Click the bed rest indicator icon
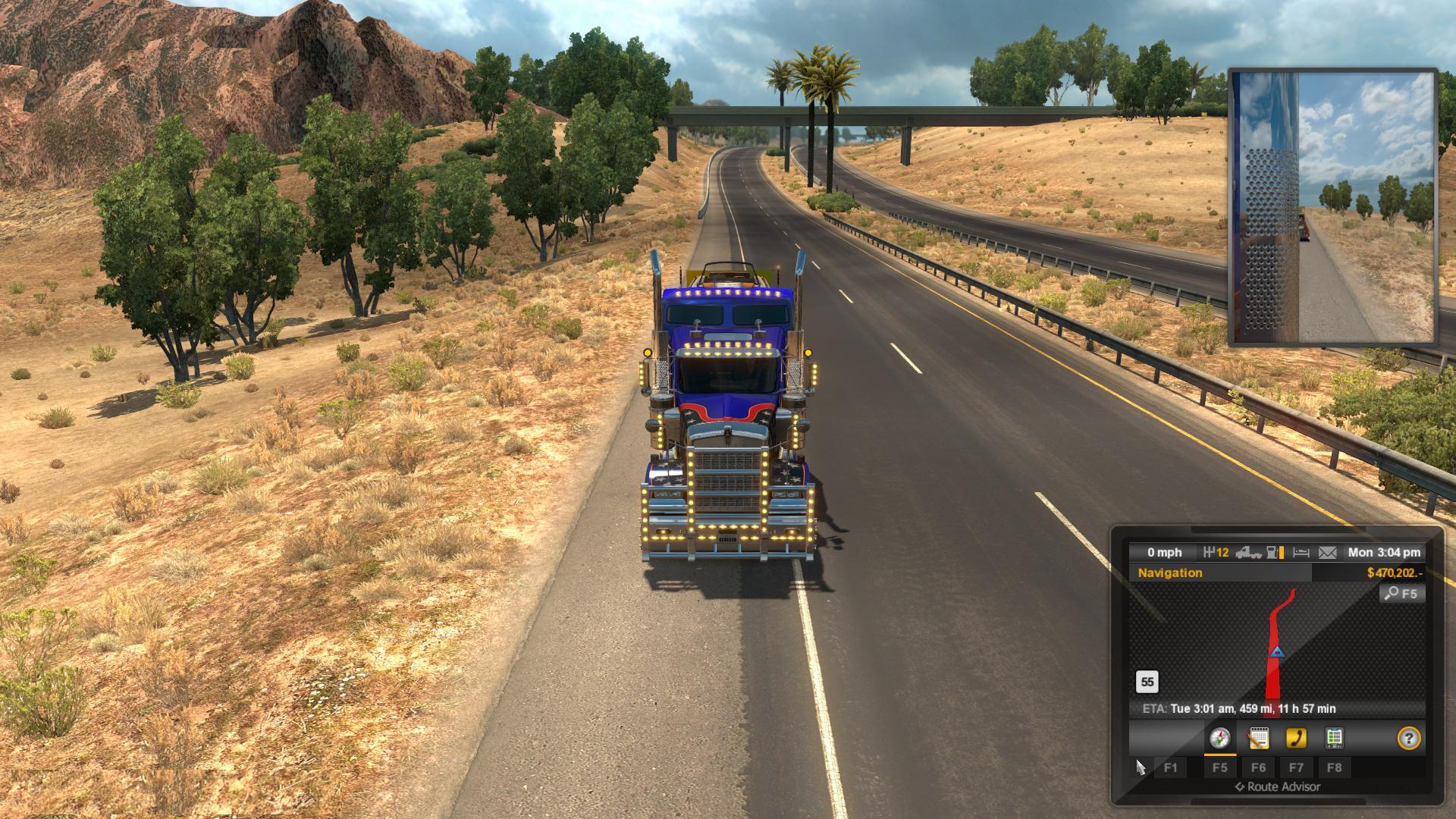The width and height of the screenshot is (1456, 819). click(1301, 553)
